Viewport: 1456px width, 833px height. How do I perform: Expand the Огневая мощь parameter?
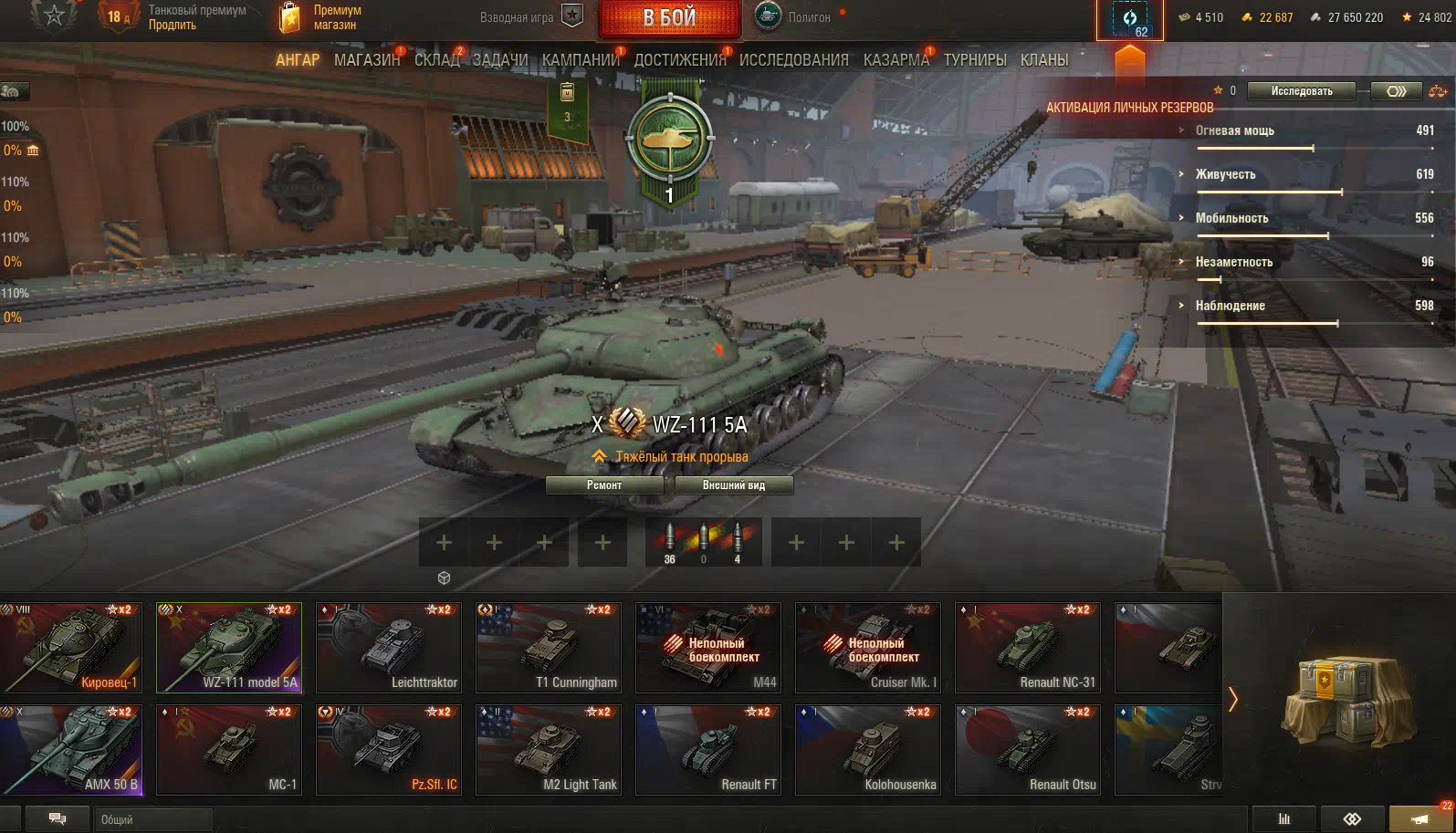[1234, 131]
